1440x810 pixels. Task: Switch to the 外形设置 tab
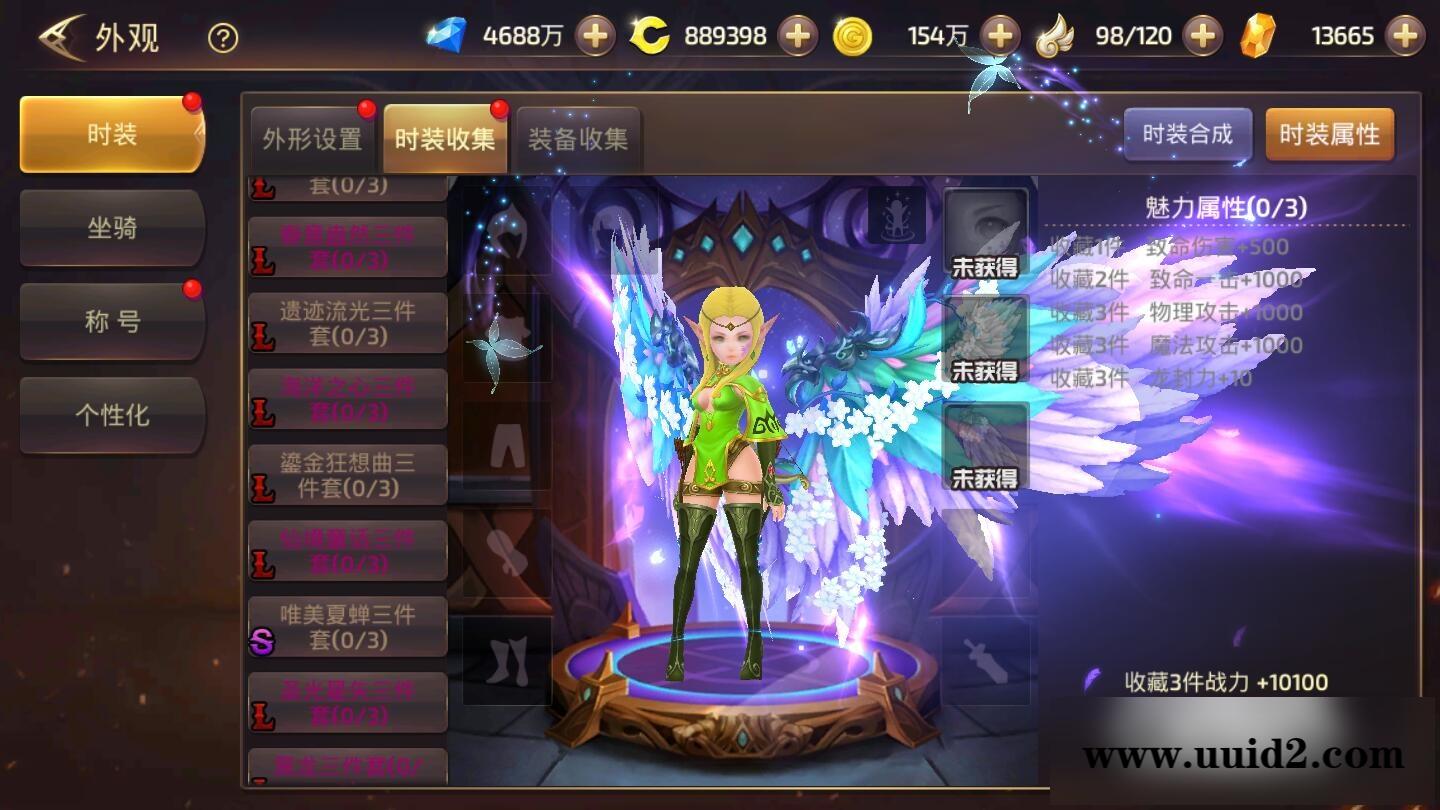tap(313, 140)
